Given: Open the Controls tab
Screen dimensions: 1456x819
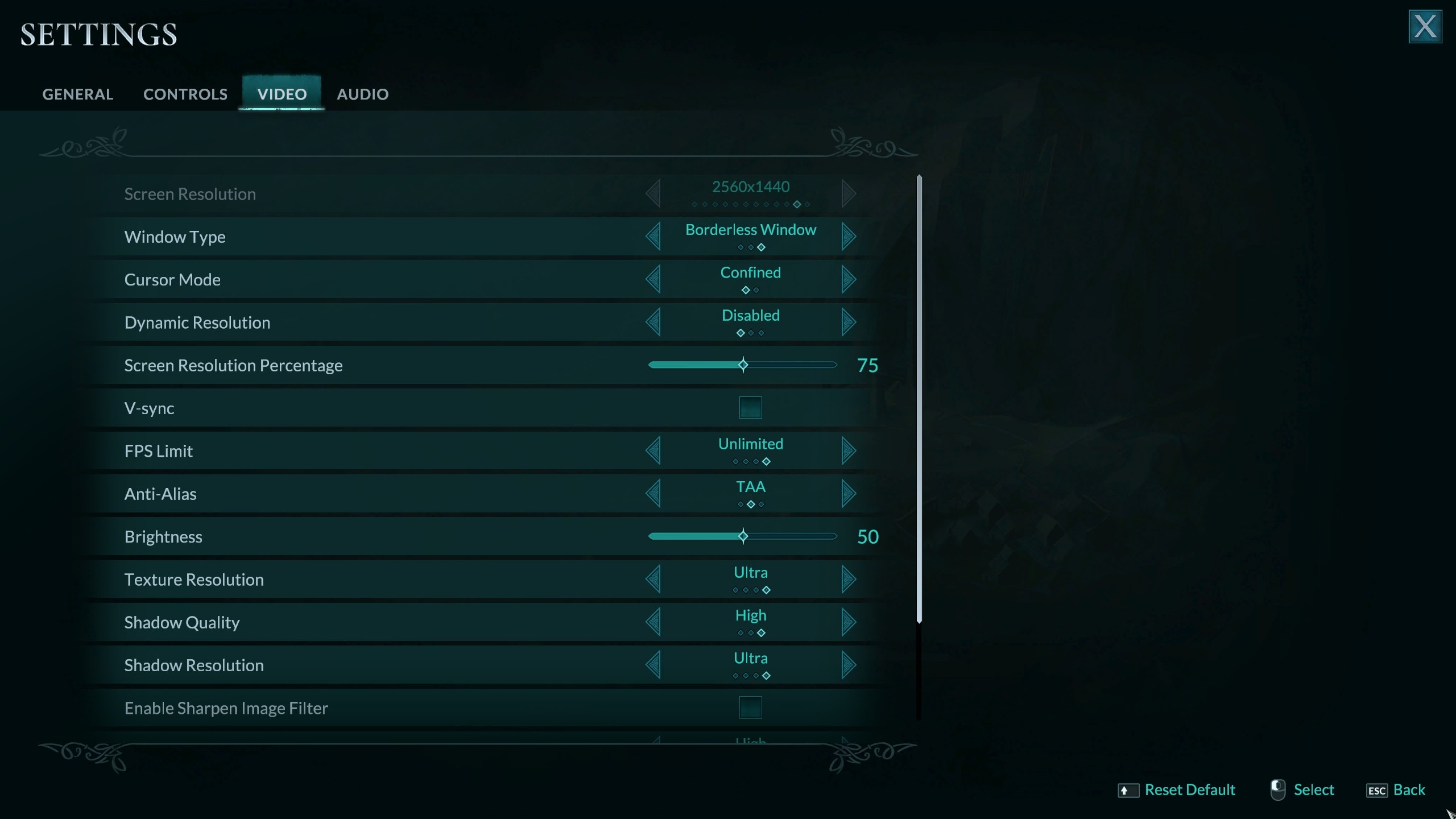Looking at the screenshot, I should pos(185,94).
